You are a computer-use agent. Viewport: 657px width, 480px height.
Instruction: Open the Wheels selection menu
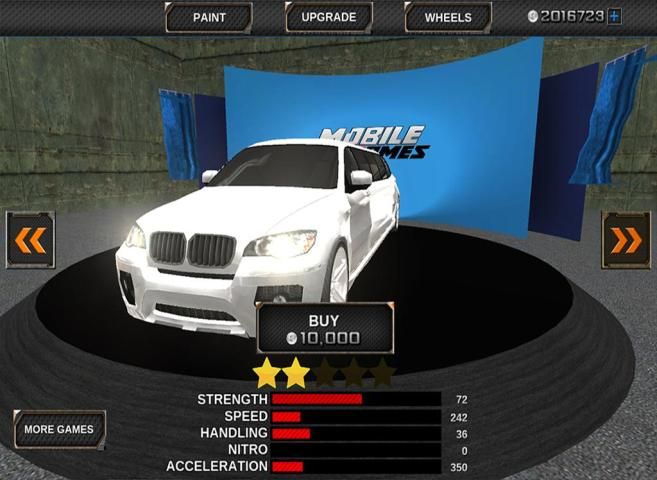point(447,17)
